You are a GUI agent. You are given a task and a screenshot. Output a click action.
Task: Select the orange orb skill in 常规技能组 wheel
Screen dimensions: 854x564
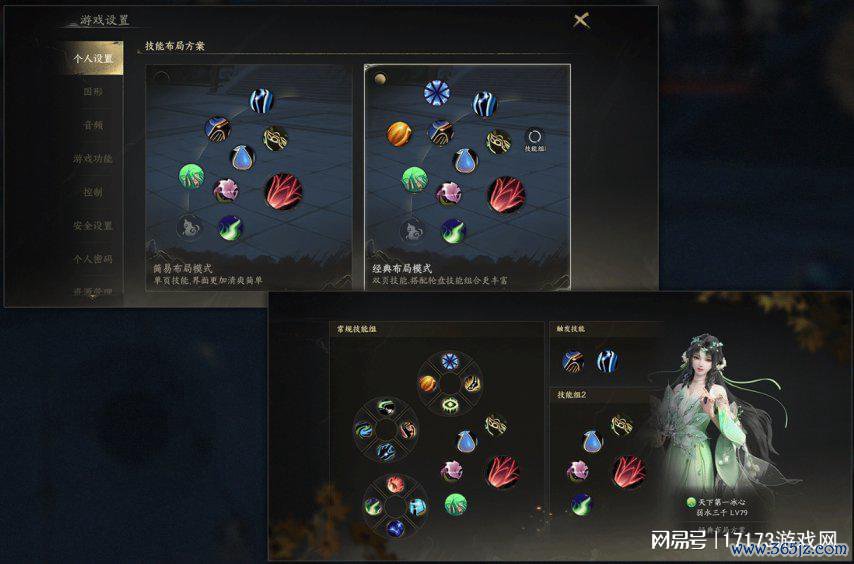pyautogui.click(x=427, y=383)
